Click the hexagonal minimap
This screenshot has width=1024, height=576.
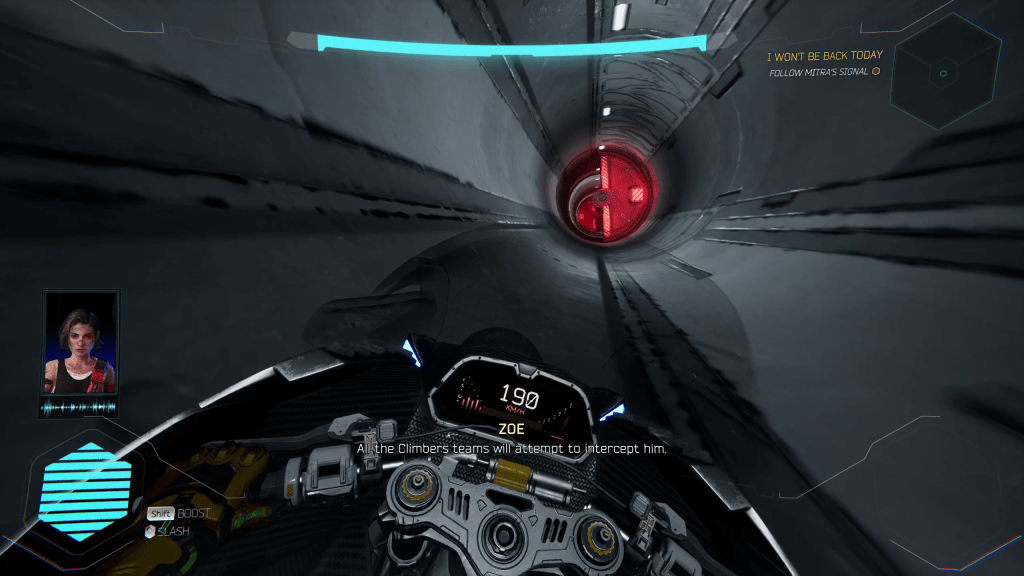(x=944, y=72)
